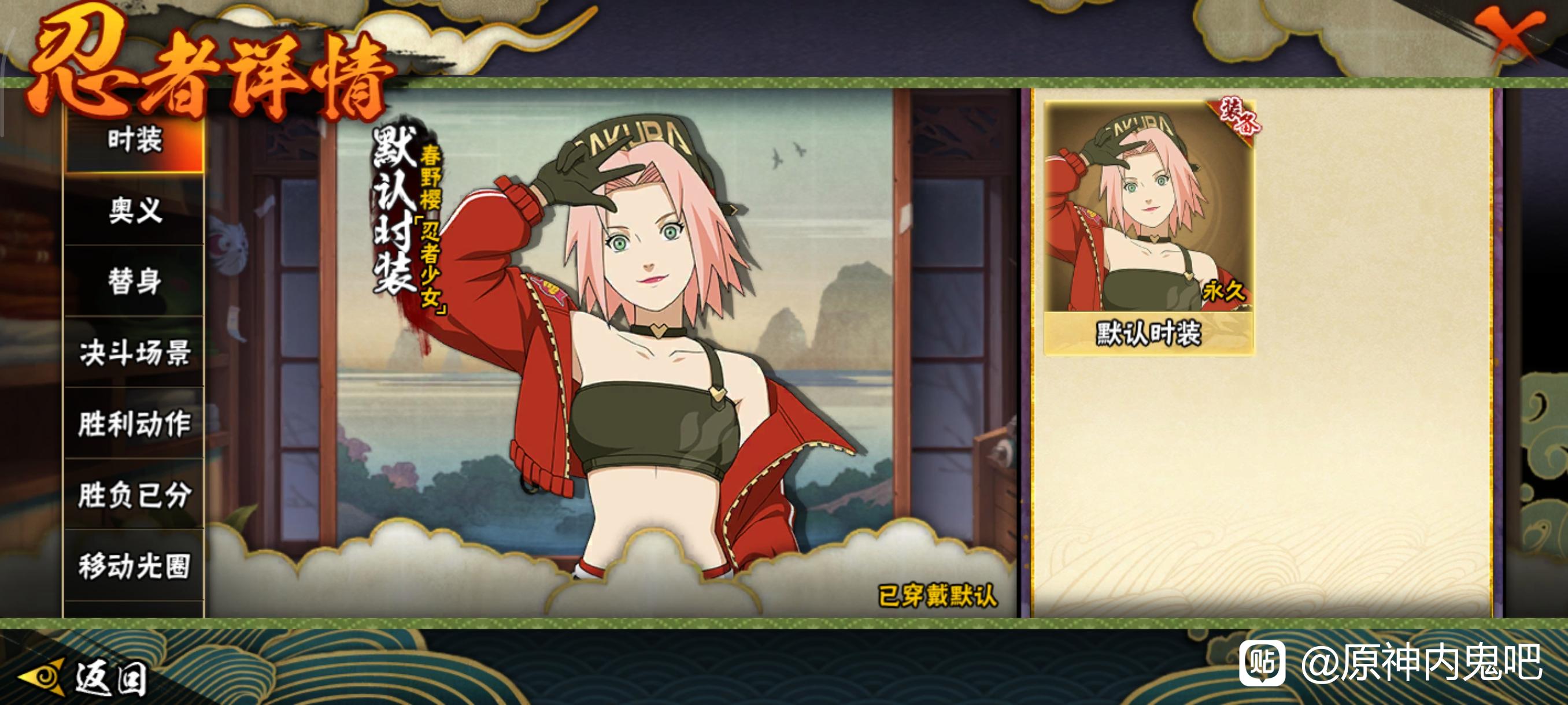Show the 移动光圈 tab
1568x705 pixels.
click(135, 566)
